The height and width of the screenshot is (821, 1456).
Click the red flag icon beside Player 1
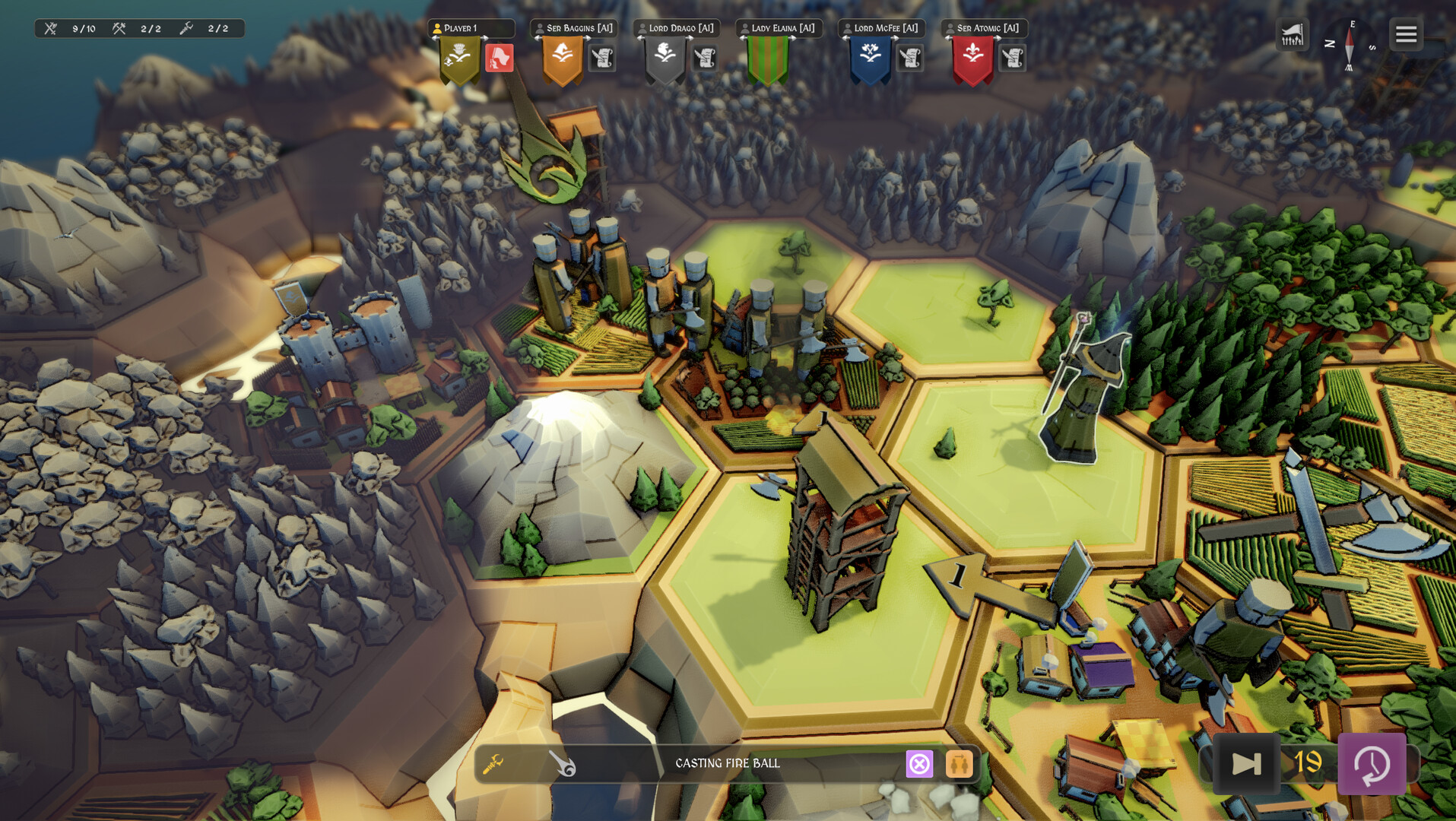(500, 58)
